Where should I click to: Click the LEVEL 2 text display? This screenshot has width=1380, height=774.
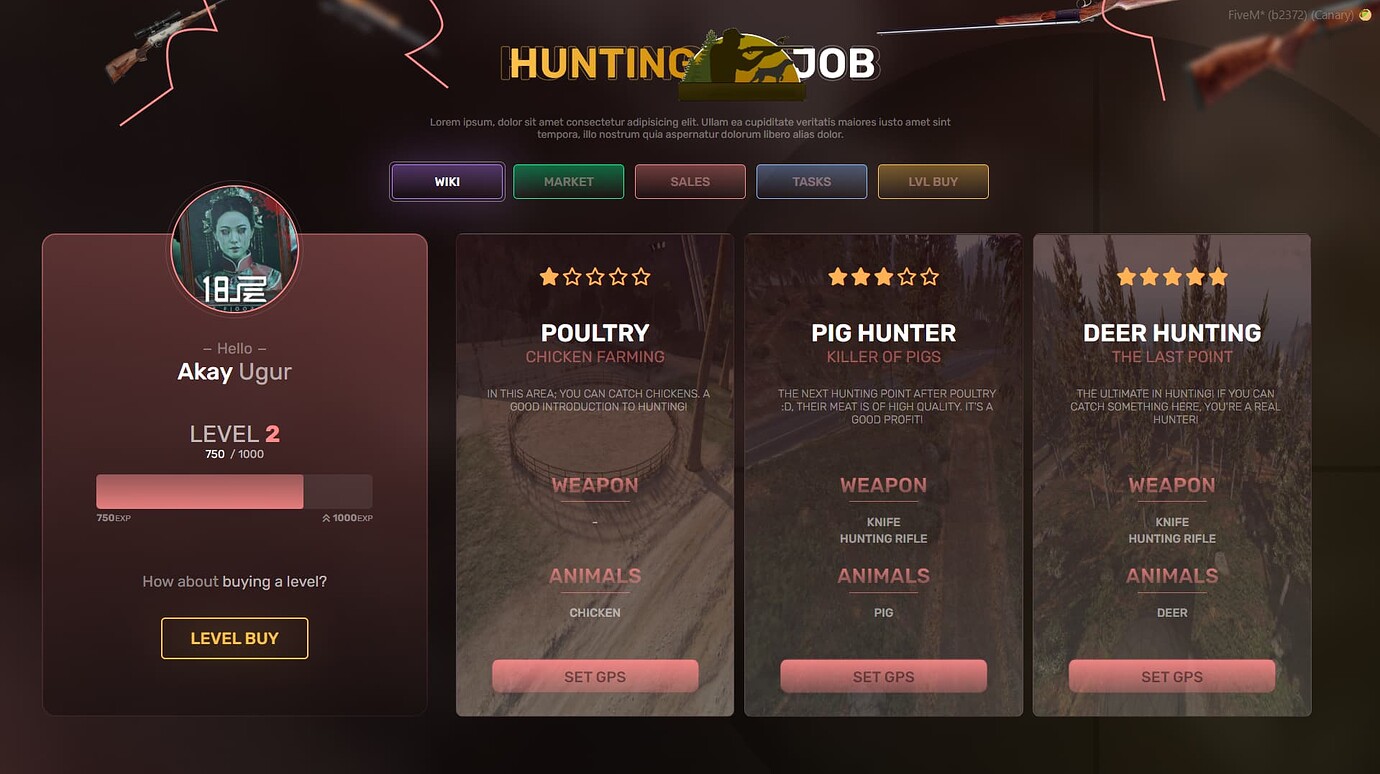tap(233, 433)
